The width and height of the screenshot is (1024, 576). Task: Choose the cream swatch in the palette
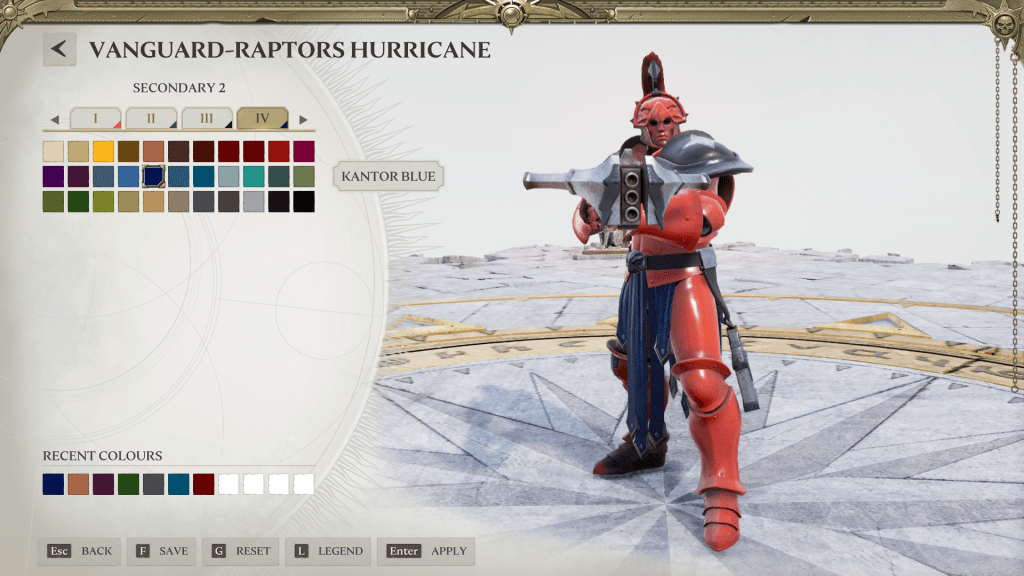(x=53, y=152)
